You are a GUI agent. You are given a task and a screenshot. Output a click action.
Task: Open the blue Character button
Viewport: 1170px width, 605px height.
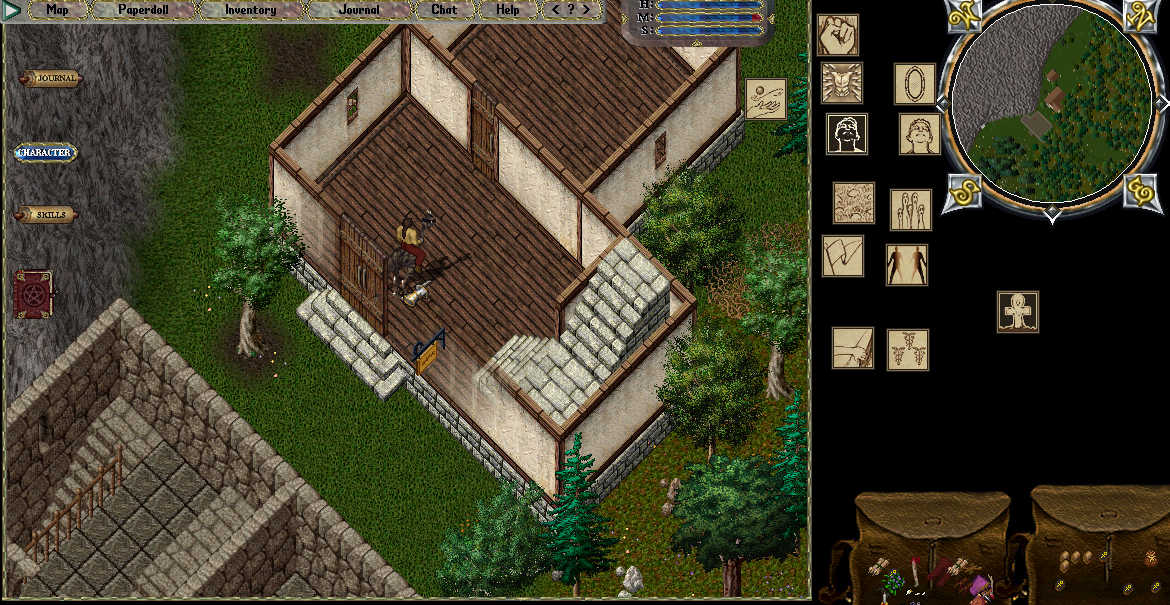[x=45, y=153]
